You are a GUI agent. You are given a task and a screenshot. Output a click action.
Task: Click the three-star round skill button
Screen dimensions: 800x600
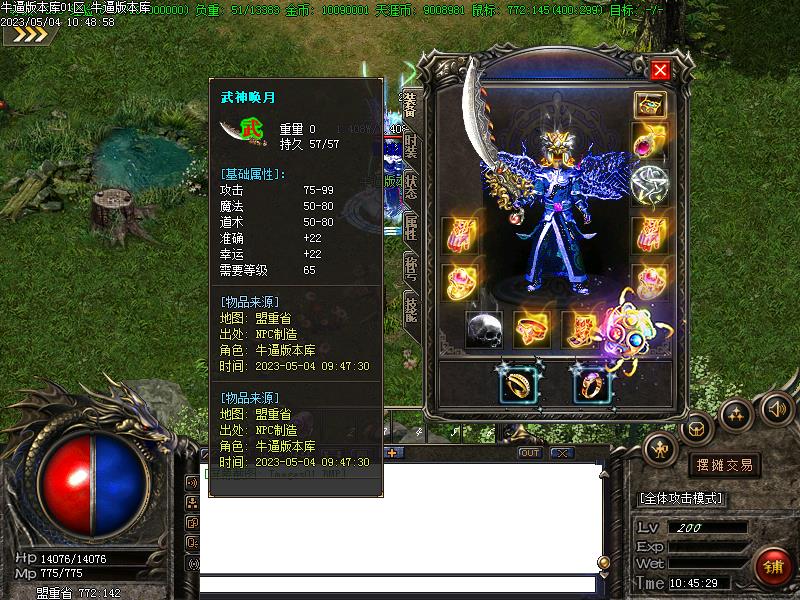coord(737,412)
